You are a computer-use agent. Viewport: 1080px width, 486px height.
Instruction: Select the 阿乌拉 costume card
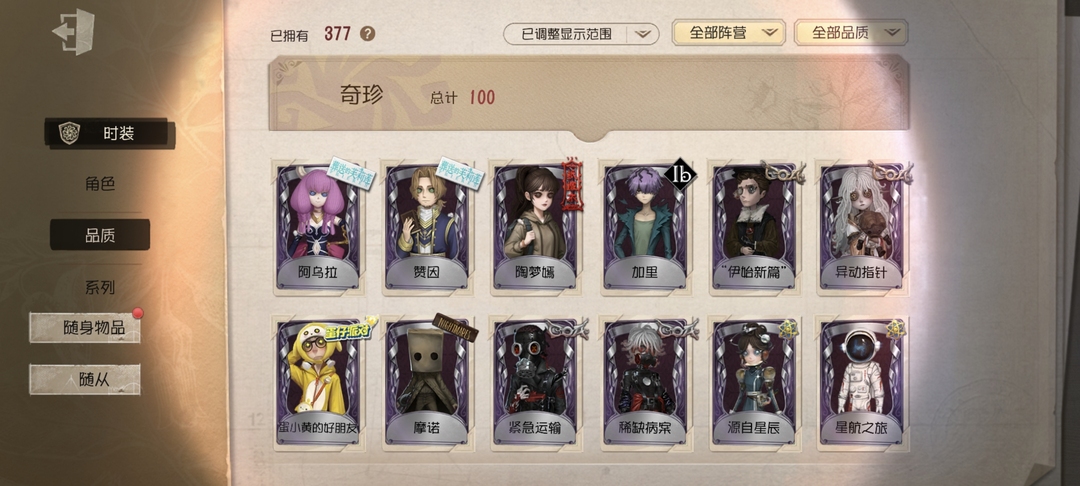click(319, 227)
